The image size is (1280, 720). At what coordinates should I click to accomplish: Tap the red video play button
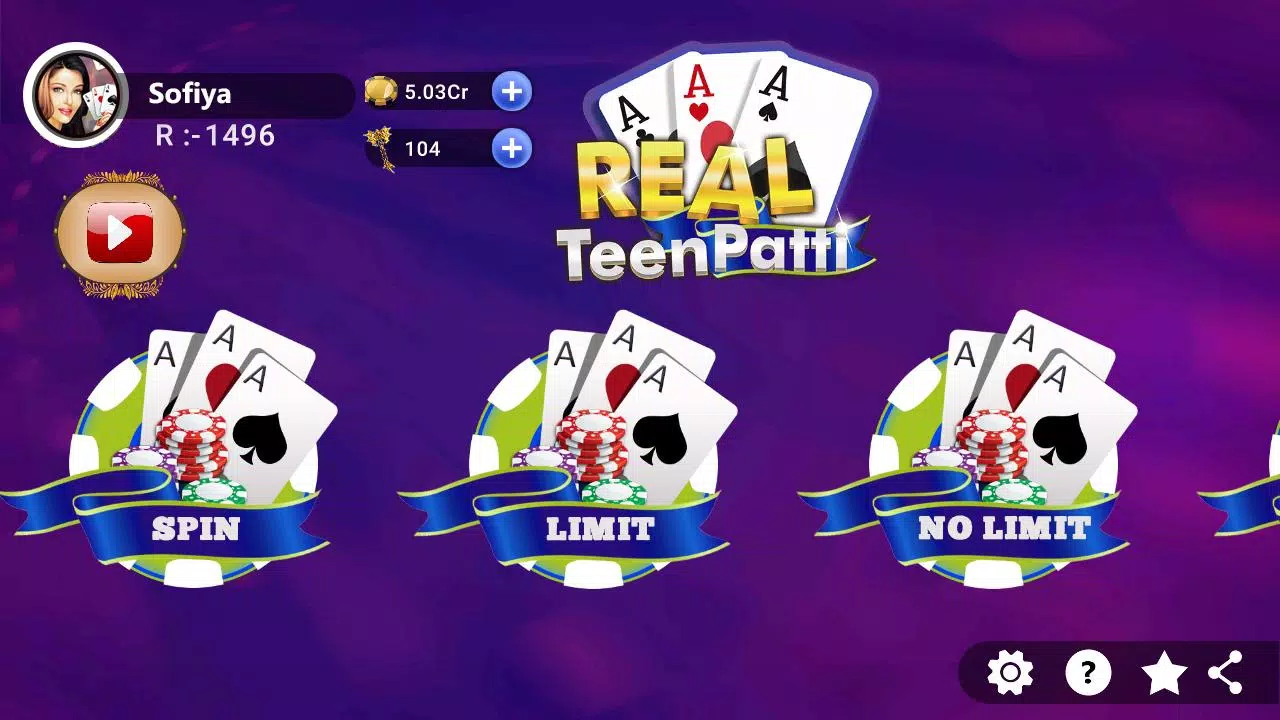coord(120,230)
